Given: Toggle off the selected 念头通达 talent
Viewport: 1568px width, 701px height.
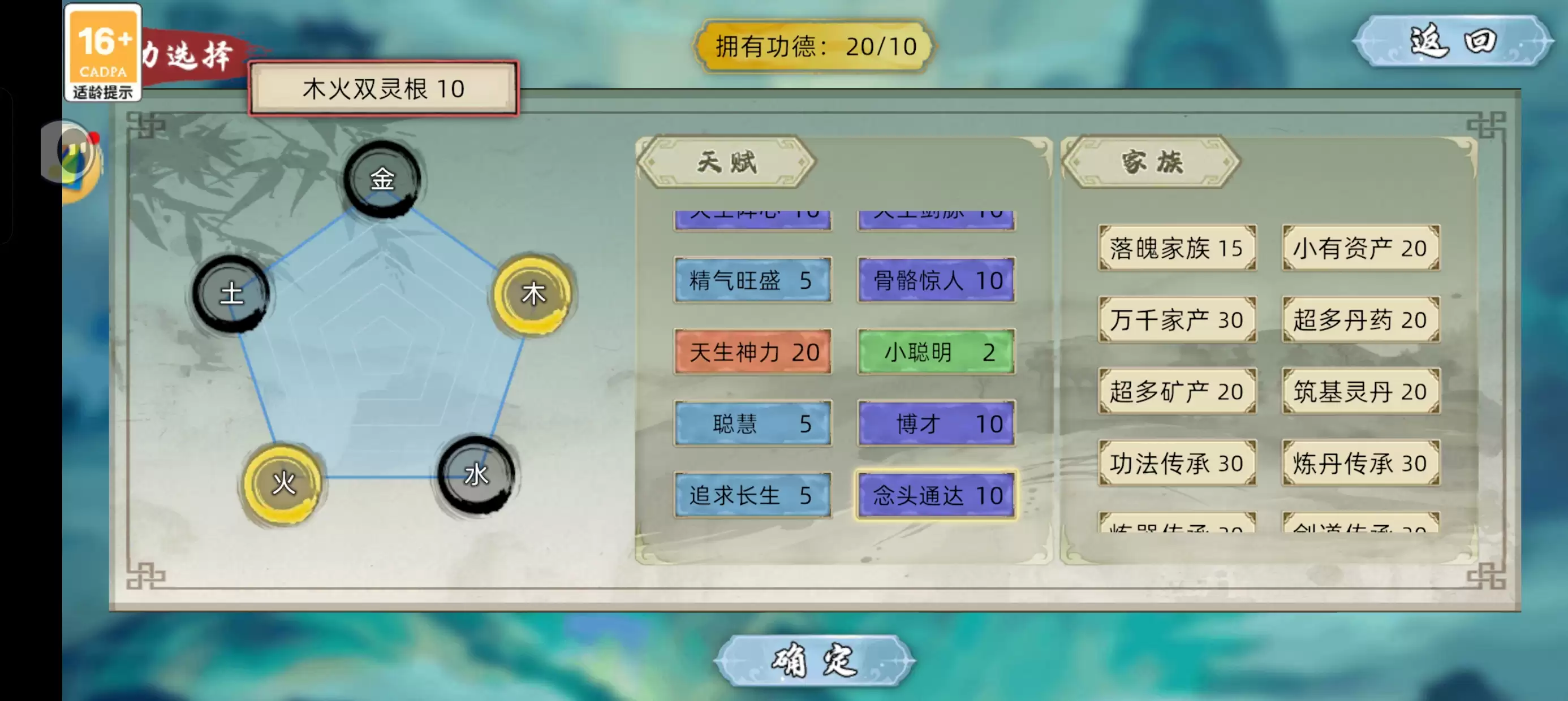Looking at the screenshot, I should [x=936, y=496].
